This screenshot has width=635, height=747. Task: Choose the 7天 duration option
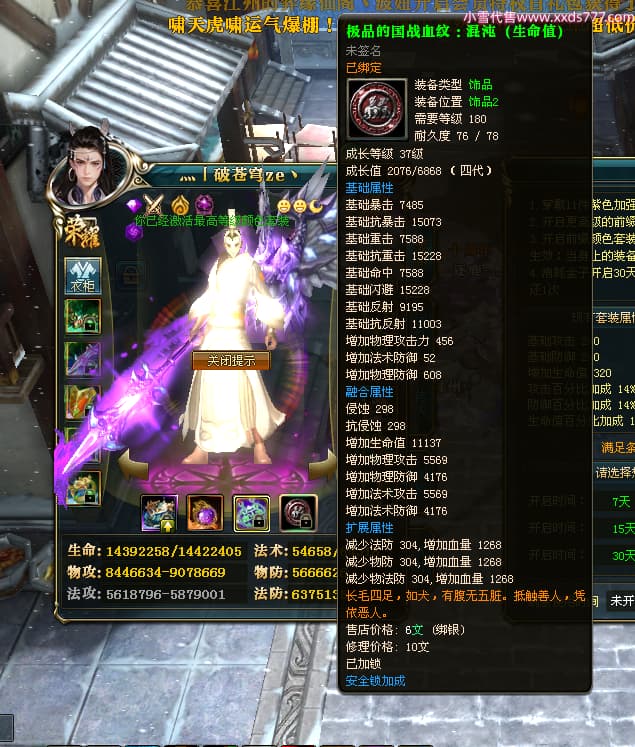click(x=622, y=501)
